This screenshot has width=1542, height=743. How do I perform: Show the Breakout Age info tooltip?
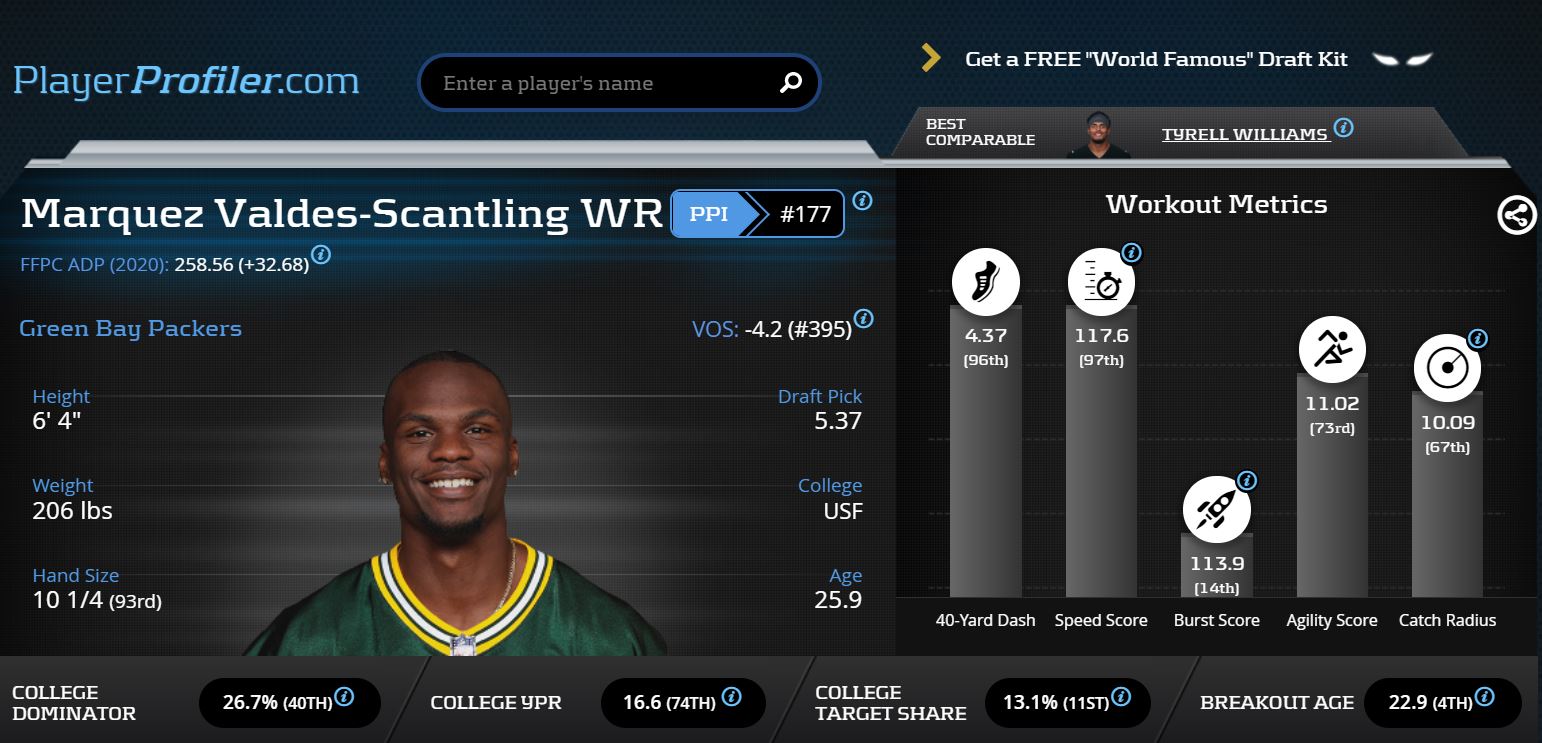point(1486,696)
